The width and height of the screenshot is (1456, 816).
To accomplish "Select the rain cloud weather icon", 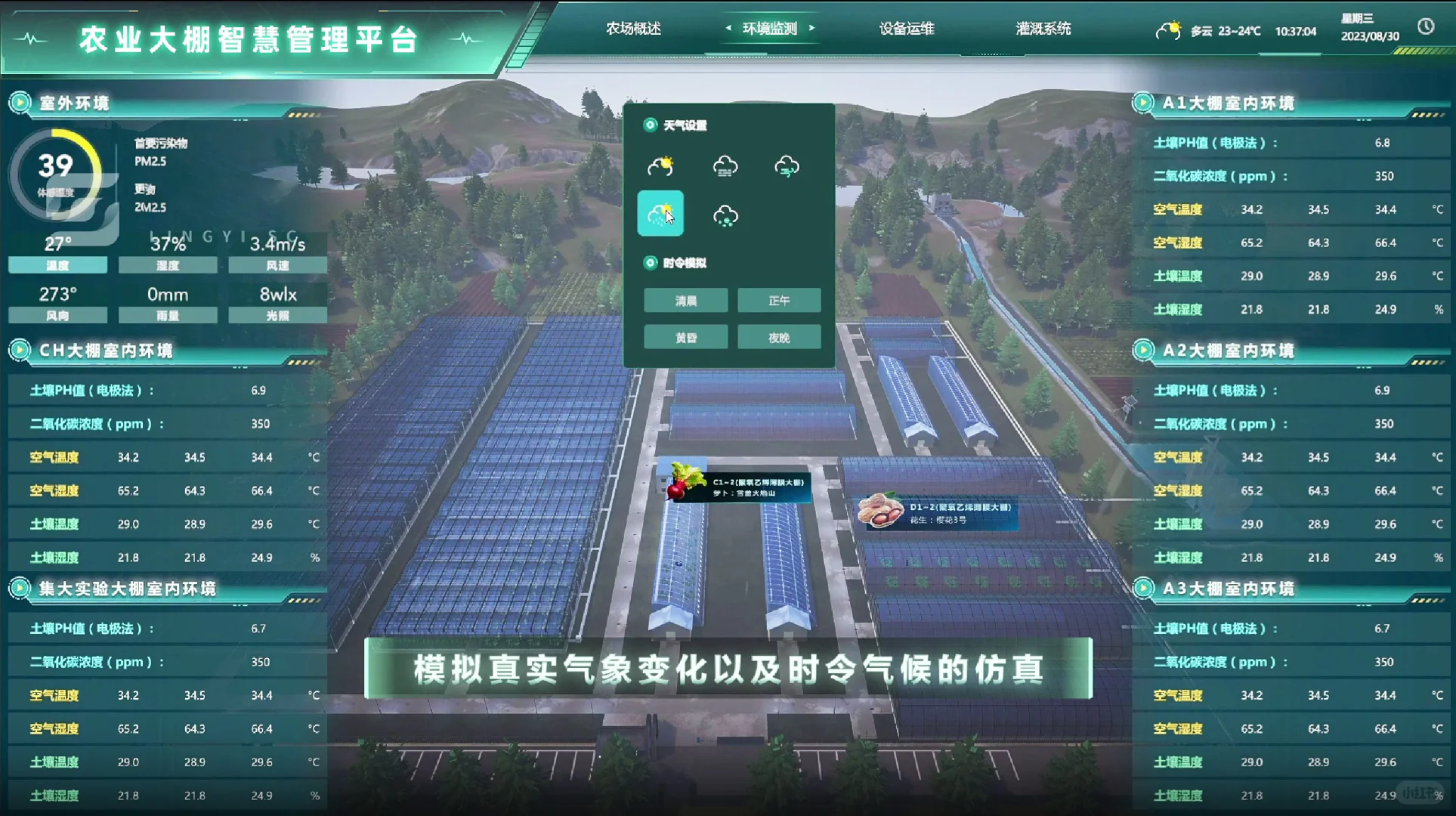I will click(x=724, y=165).
